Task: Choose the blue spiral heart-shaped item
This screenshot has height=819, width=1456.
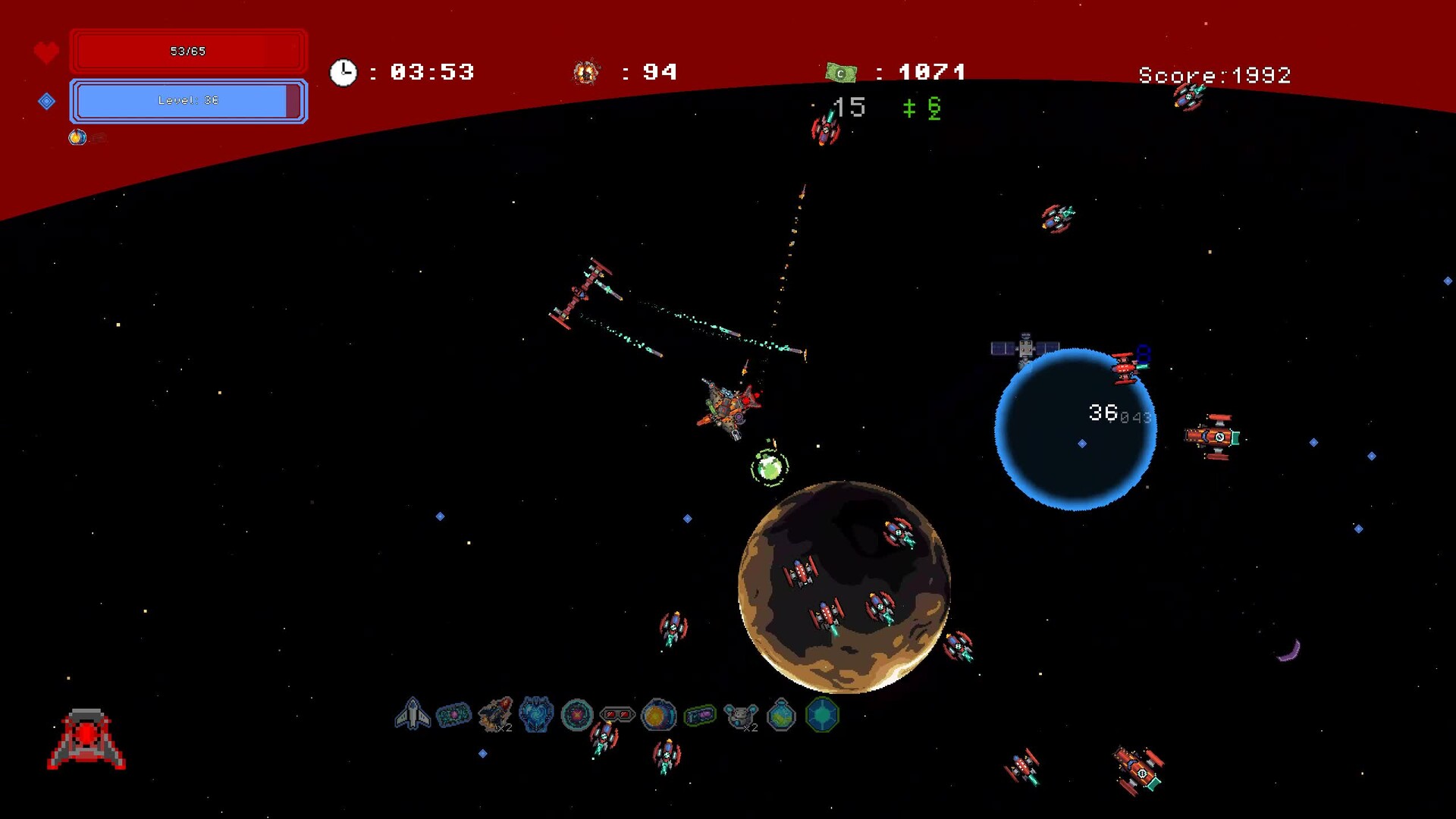Action: coord(536,714)
